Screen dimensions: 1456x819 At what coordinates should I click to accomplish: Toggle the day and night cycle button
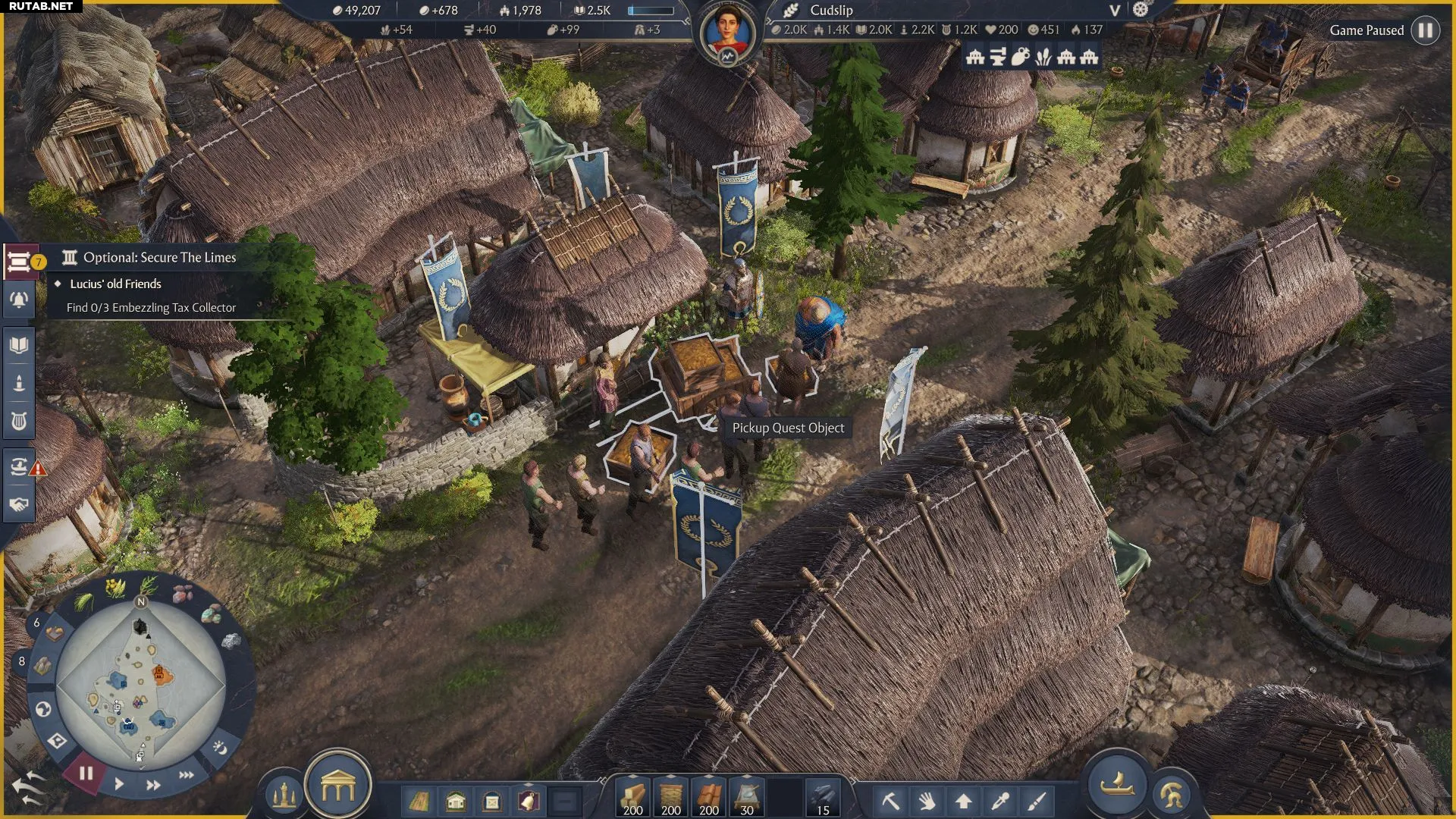(x=219, y=748)
